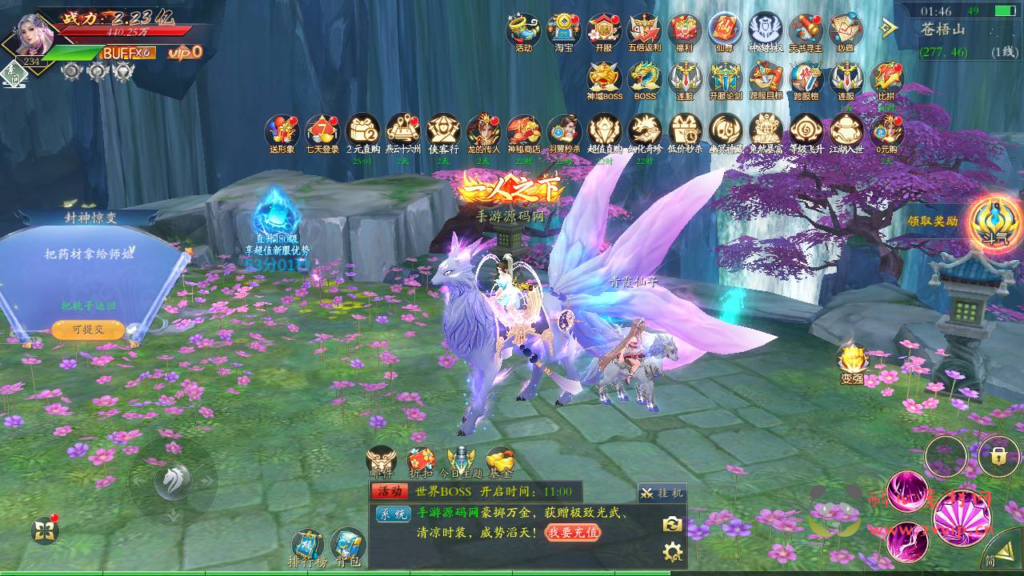Open the 背包 backpack
This screenshot has width=1024, height=576.
[347, 547]
